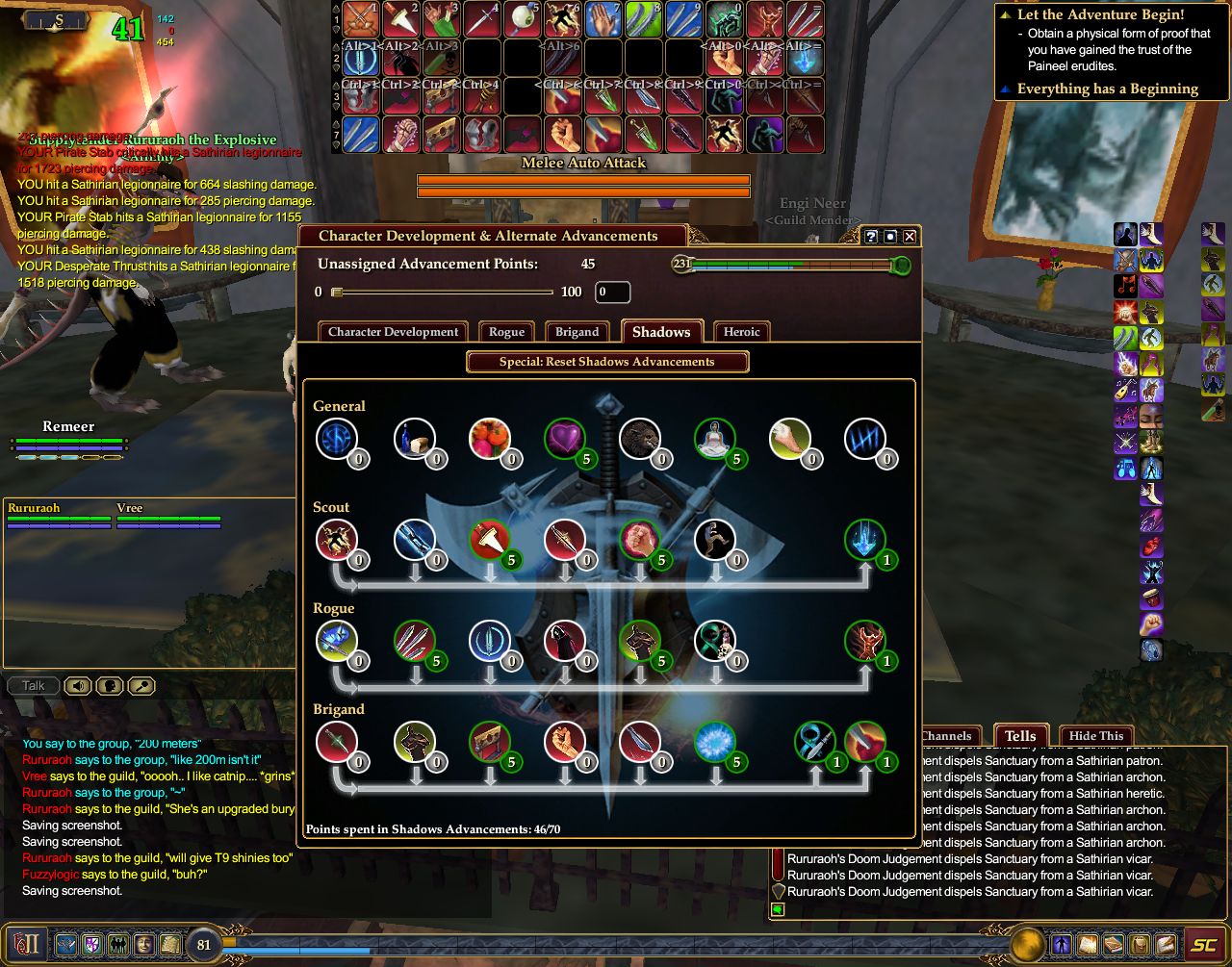Choose the fruit basket General advancement
Viewport: 1232px width, 967px height.
pyautogui.click(x=489, y=439)
